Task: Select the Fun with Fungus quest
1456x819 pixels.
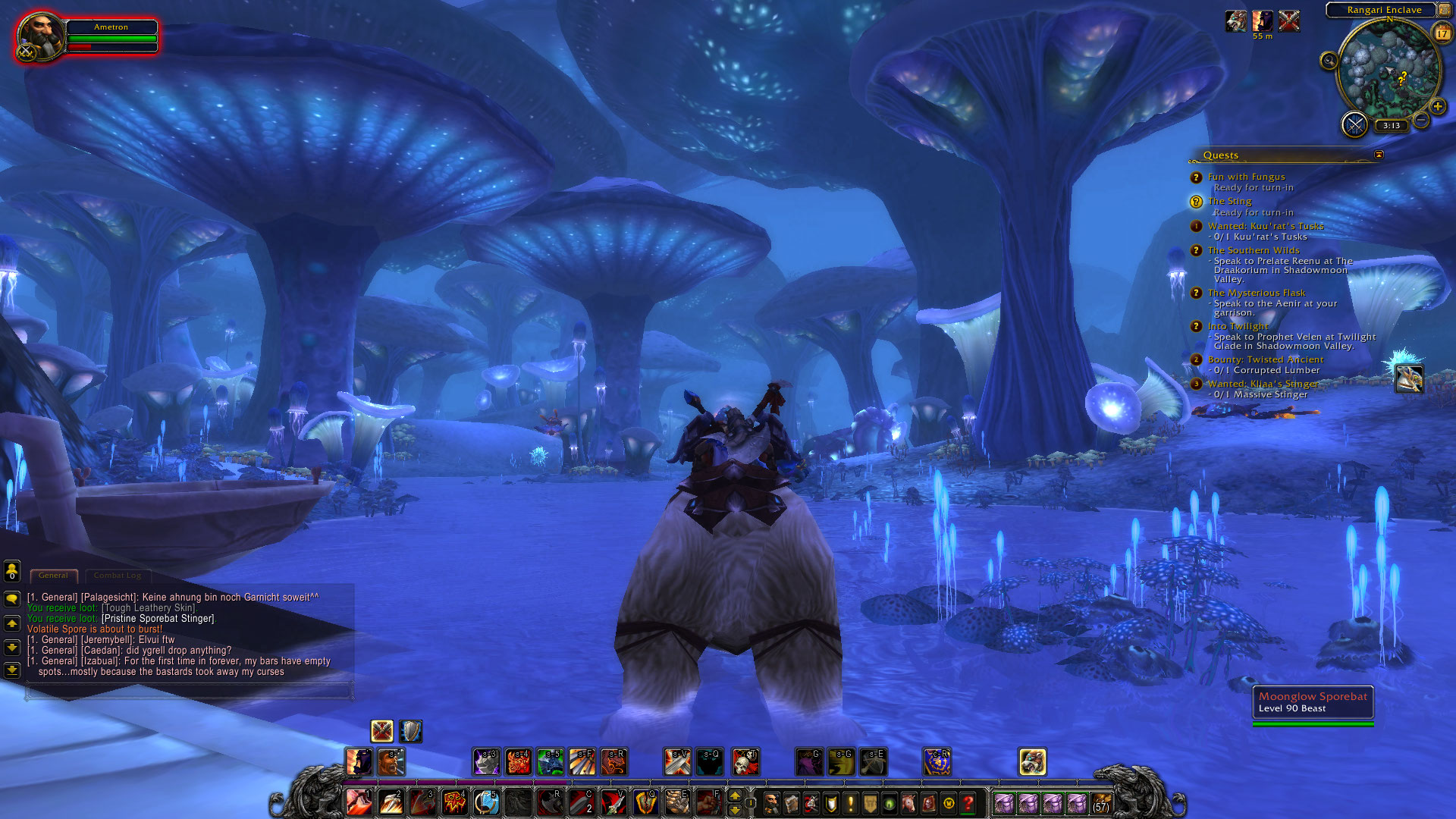Action: pyautogui.click(x=1246, y=177)
